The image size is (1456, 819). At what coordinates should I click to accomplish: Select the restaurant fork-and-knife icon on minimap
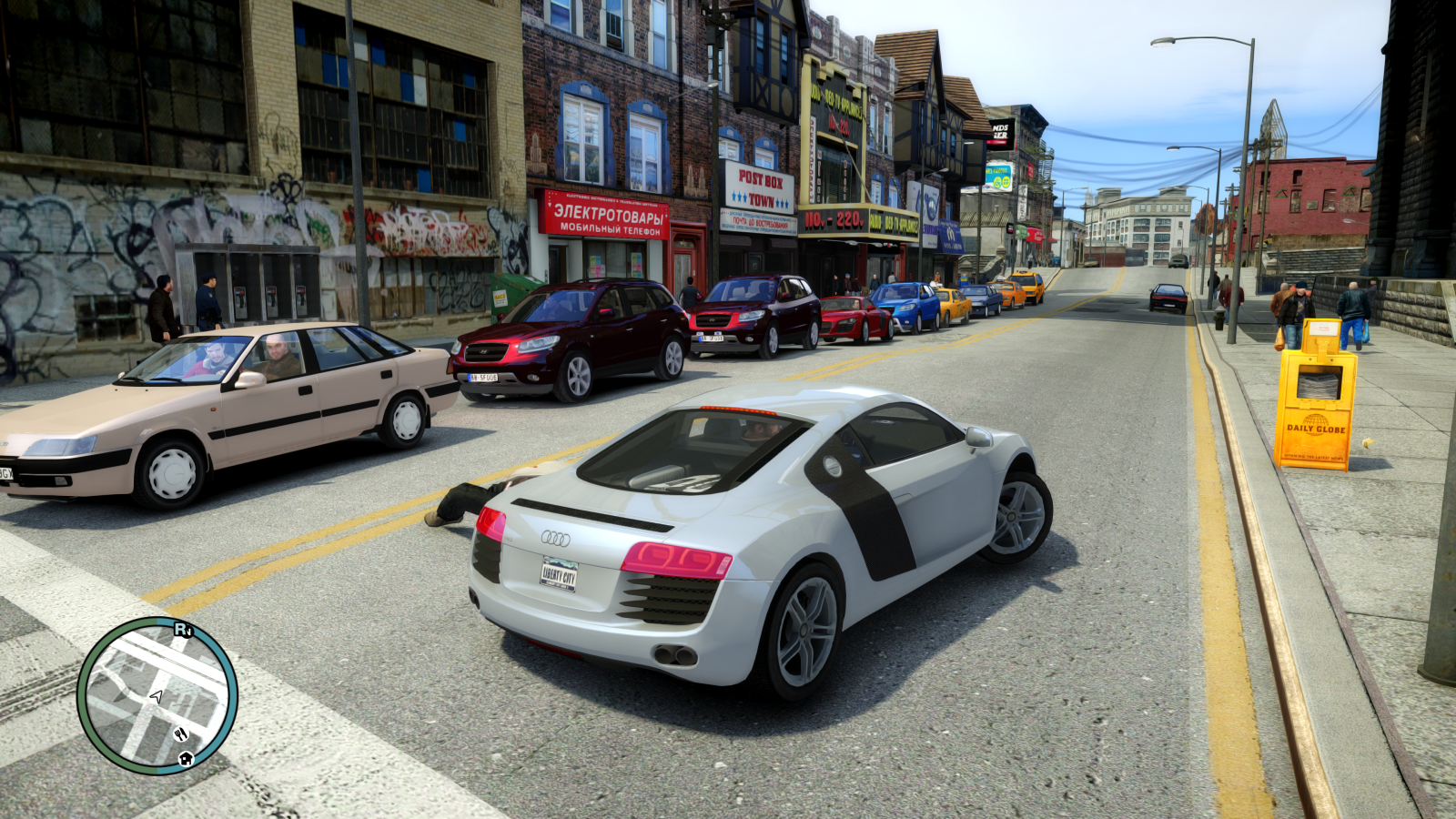(181, 734)
